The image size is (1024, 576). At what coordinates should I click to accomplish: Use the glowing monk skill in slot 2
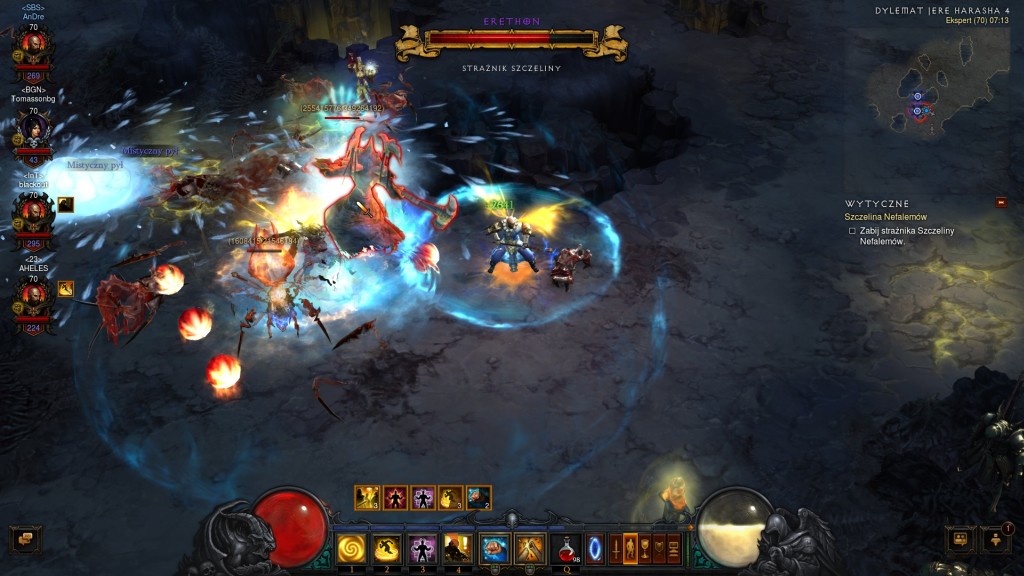[x=387, y=548]
